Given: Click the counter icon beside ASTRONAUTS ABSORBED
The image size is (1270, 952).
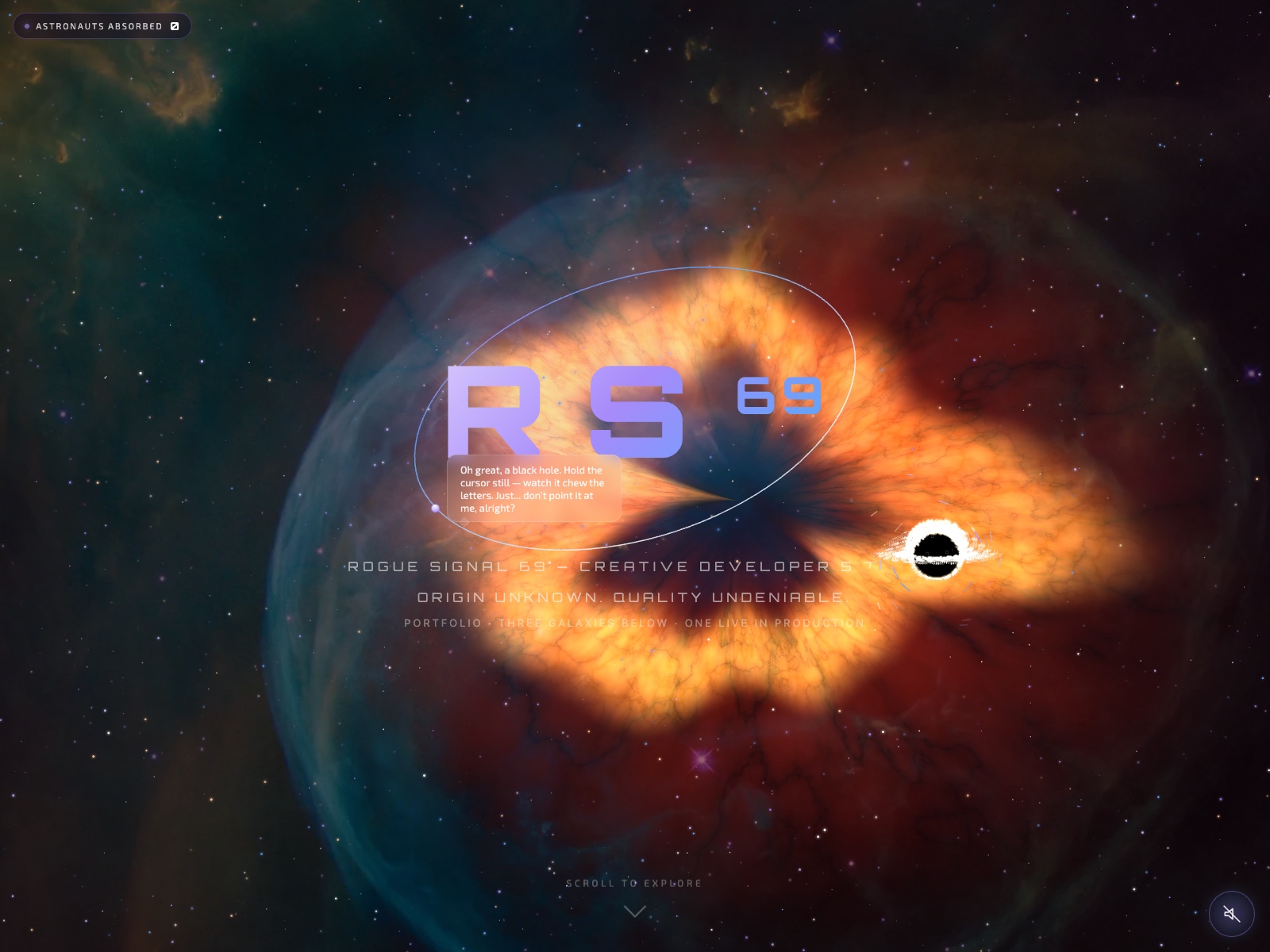Looking at the screenshot, I should [x=175, y=25].
